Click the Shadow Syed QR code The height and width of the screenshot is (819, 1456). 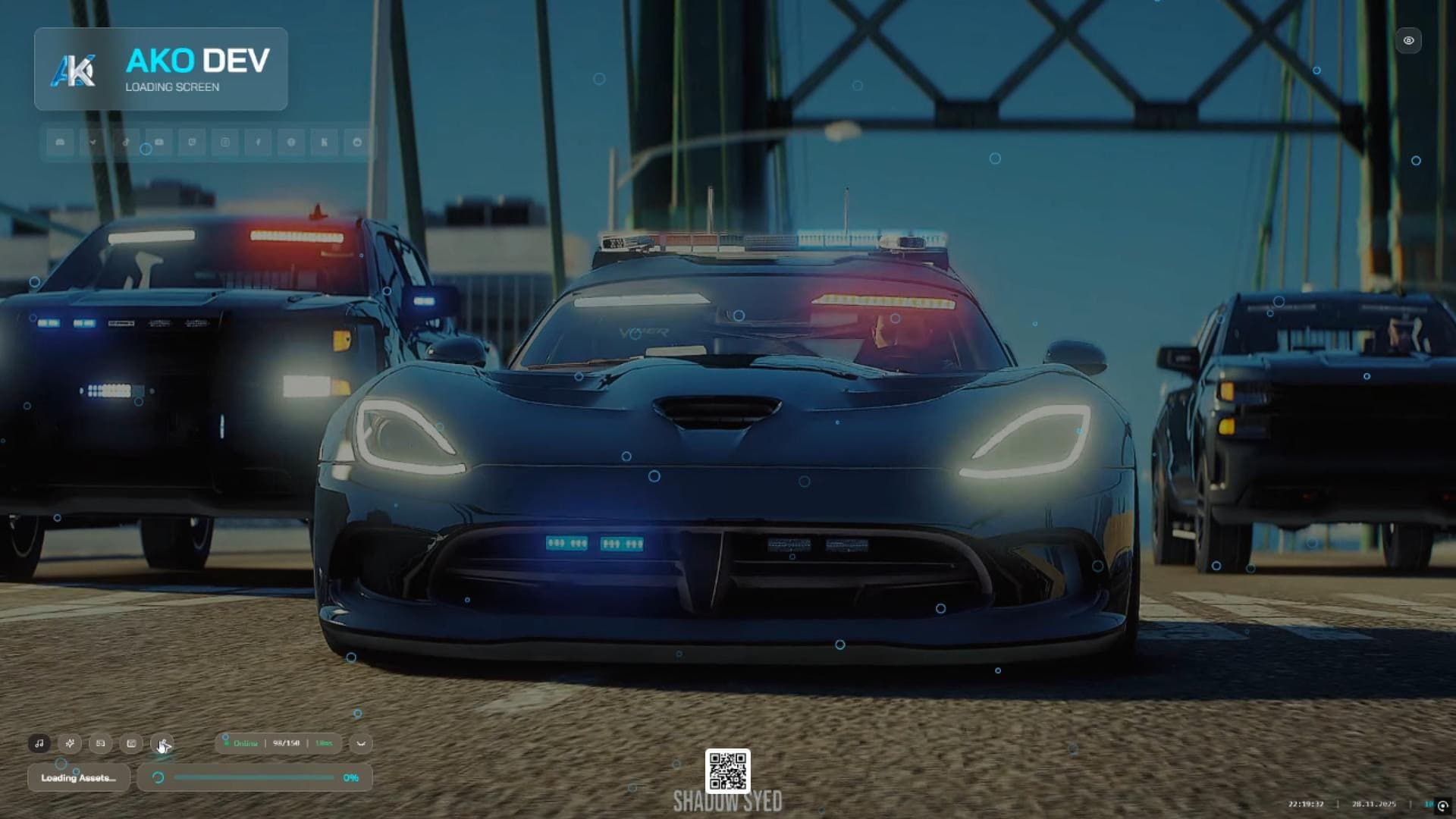click(x=728, y=771)
